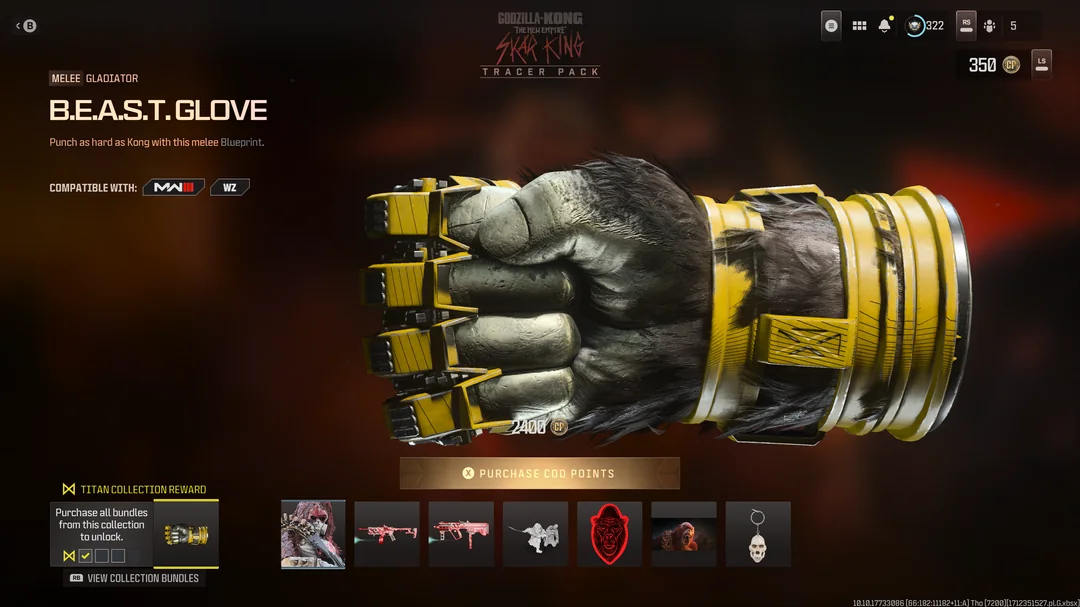1080x607 pixels.
Task: Open the social party icon
Action: click(x=990, y=26)
